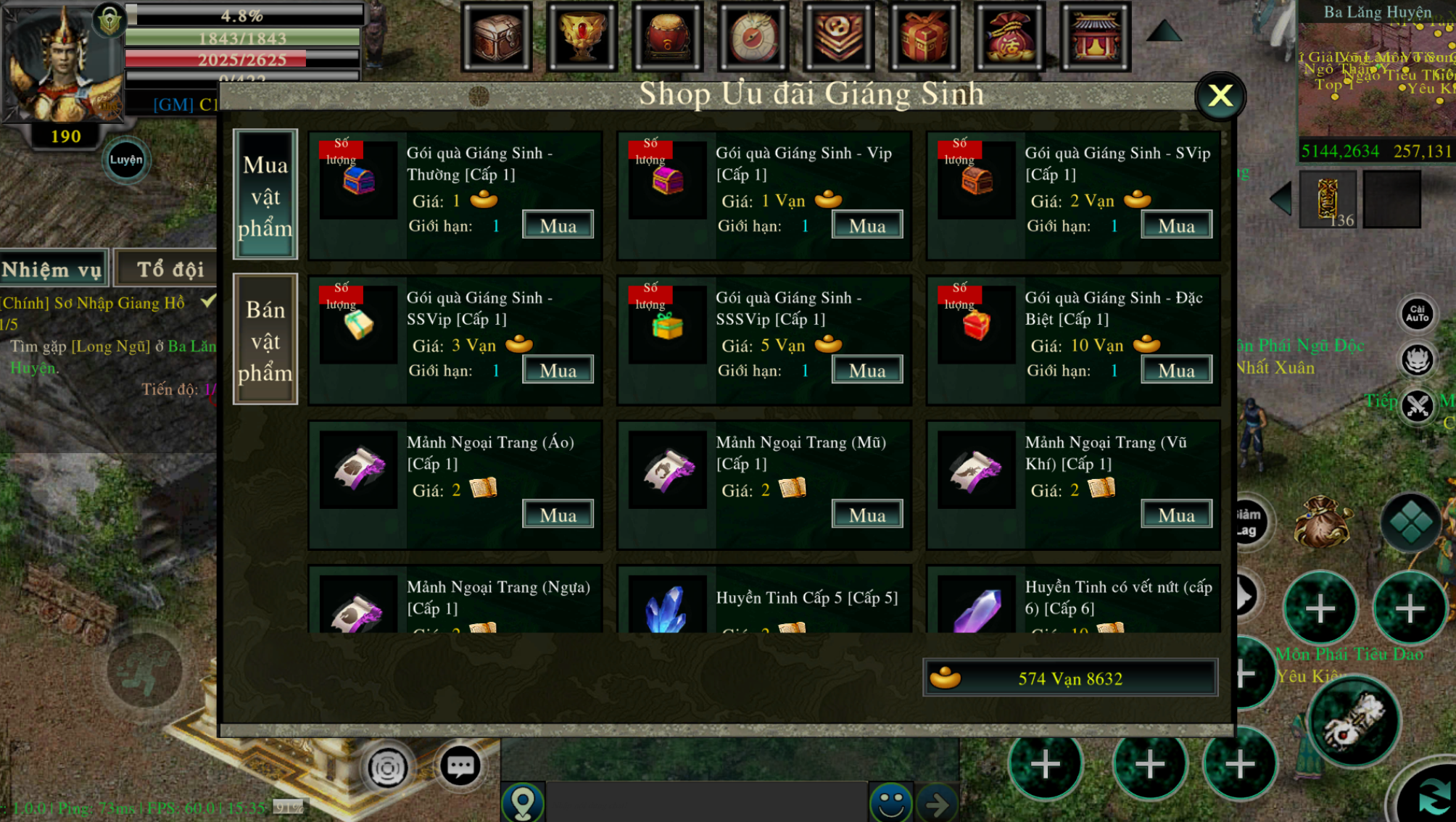Viewport: 1456px width, 822px height.
Task: Buy Mảnh Ngoại Trang (Vũ Khí)
Action: pos(1175,515)
